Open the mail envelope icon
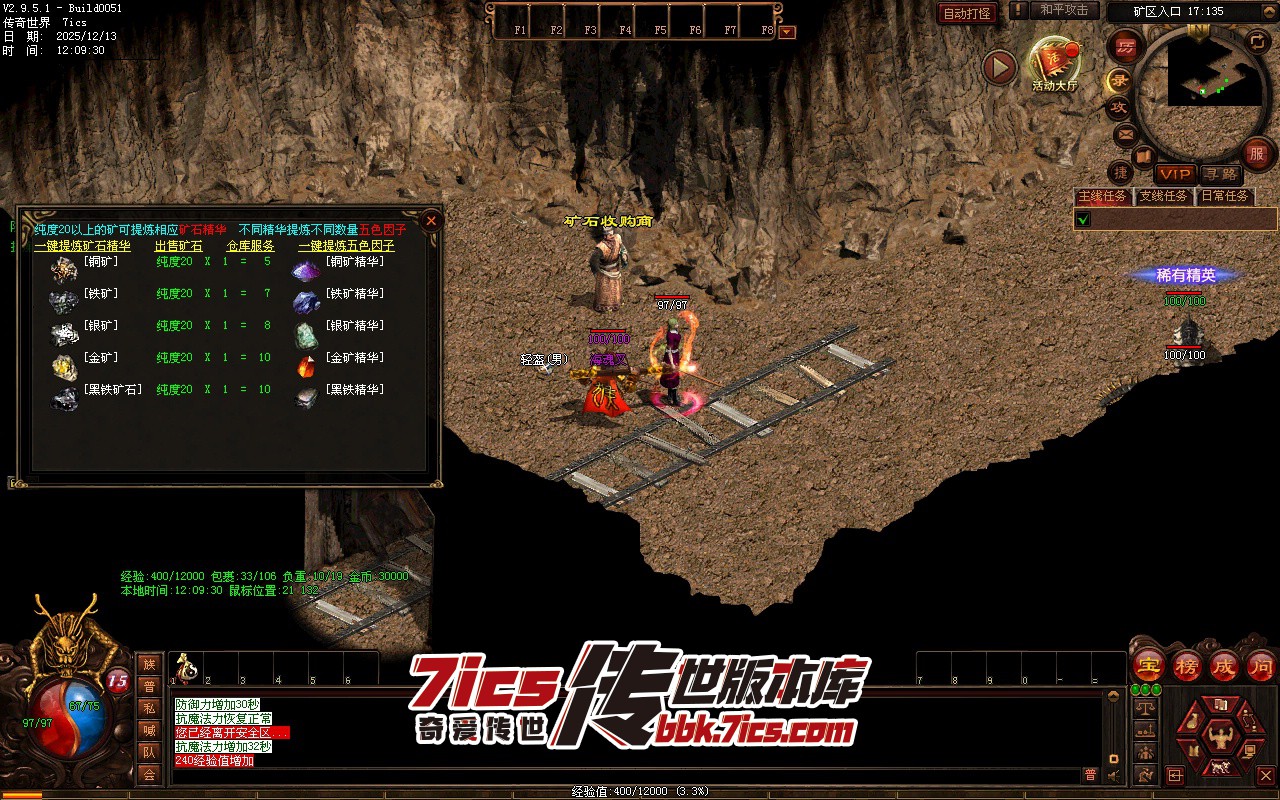The width and height of the screenshot is (1280, 800). [x=1125, y=134]
